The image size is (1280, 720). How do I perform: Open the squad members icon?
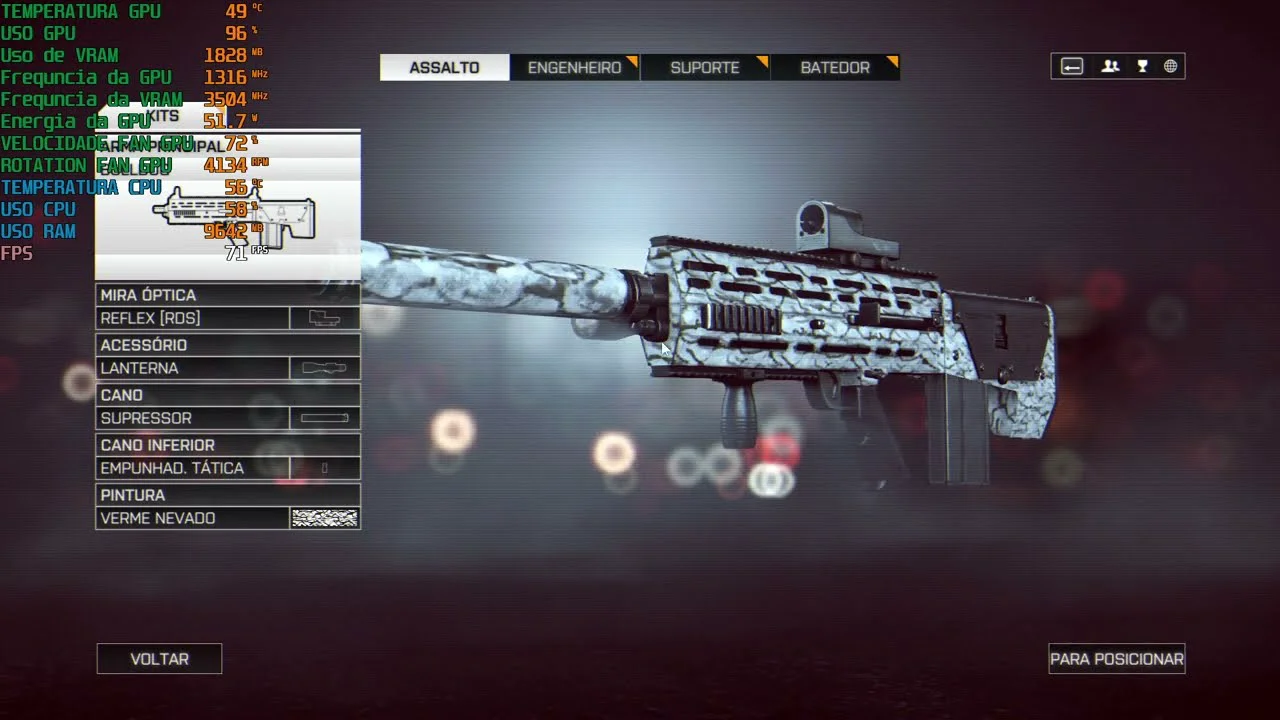click(1110, 67)
